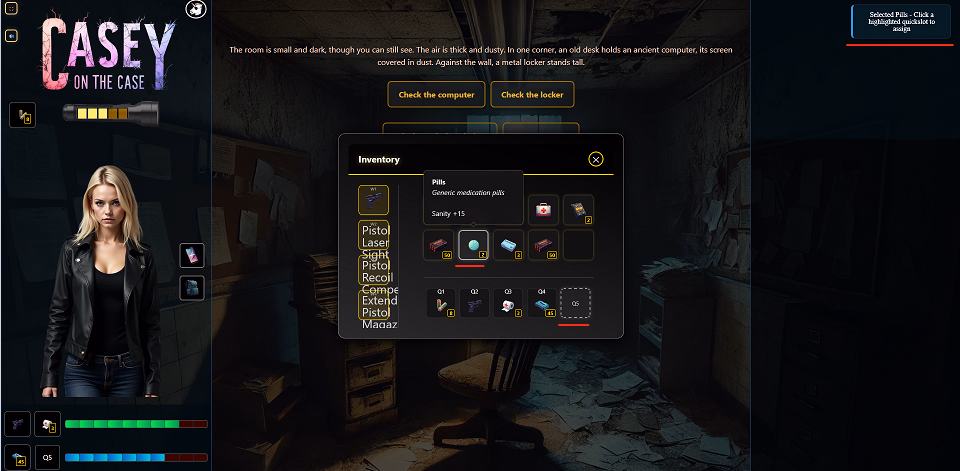Viewport: 960px width, 471px height.
Task: Click the flashlight battery item icon
Action: coord(22,116)
